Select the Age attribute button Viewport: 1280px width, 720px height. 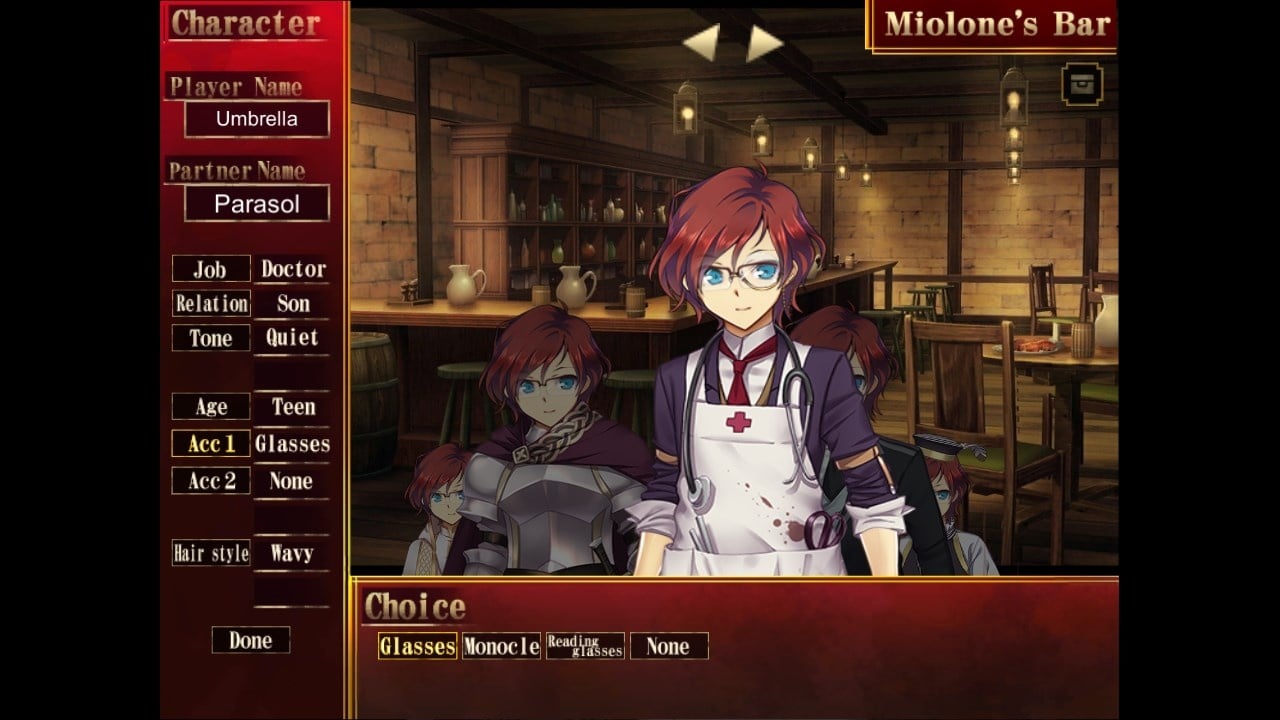[210, 407]
